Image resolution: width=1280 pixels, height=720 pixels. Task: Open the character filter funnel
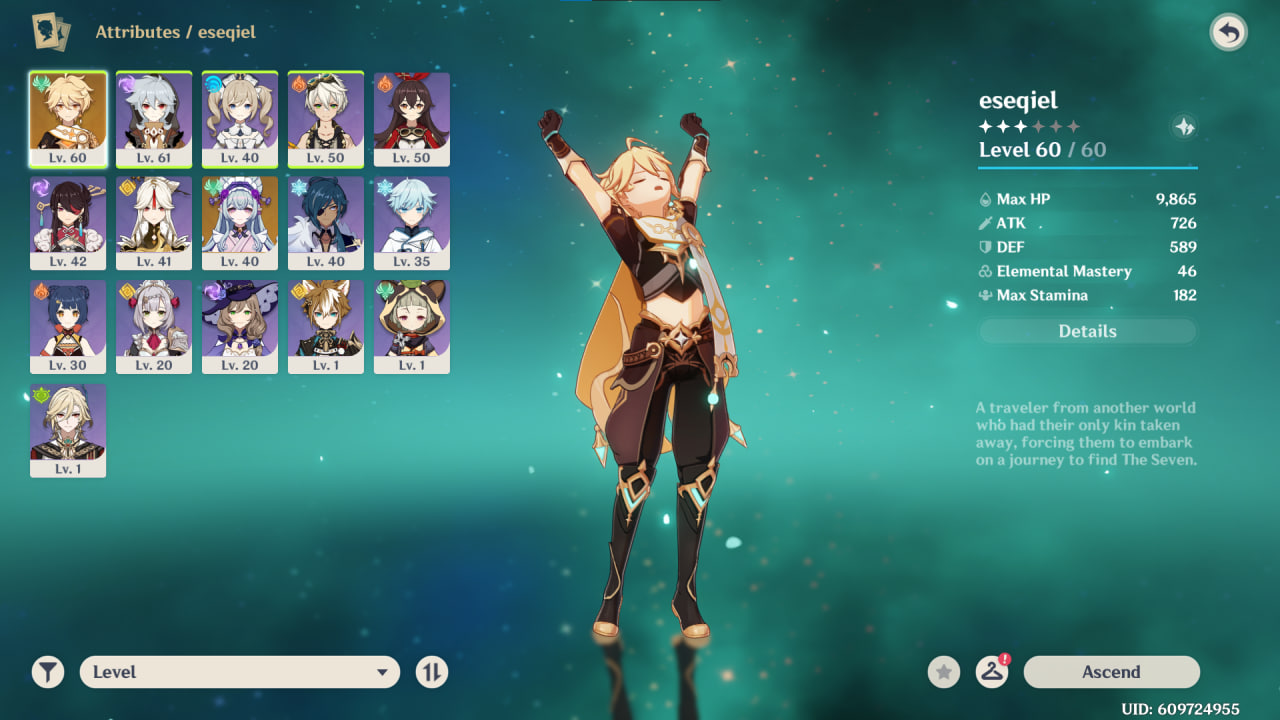(x=47, y=672)
